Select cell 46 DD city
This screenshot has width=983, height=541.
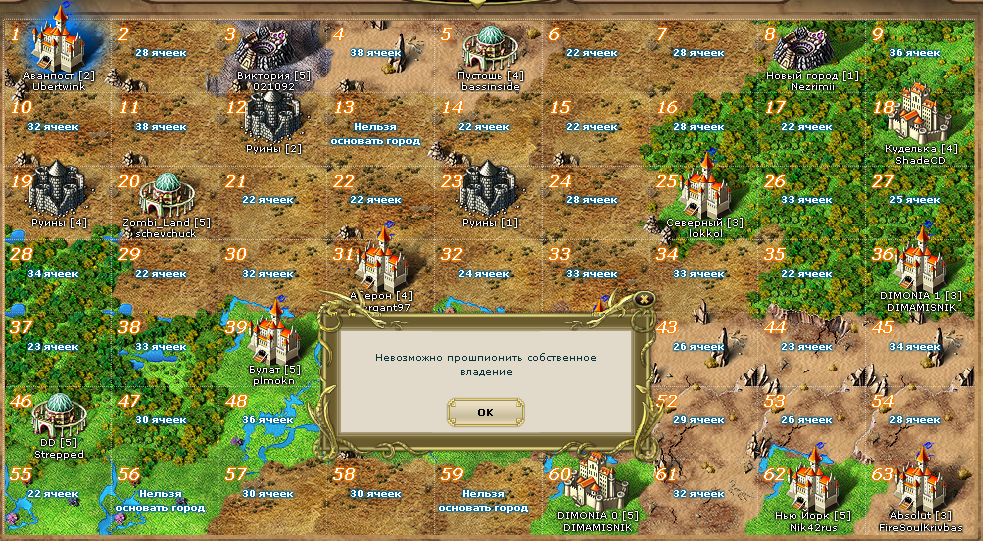[59, 413]
